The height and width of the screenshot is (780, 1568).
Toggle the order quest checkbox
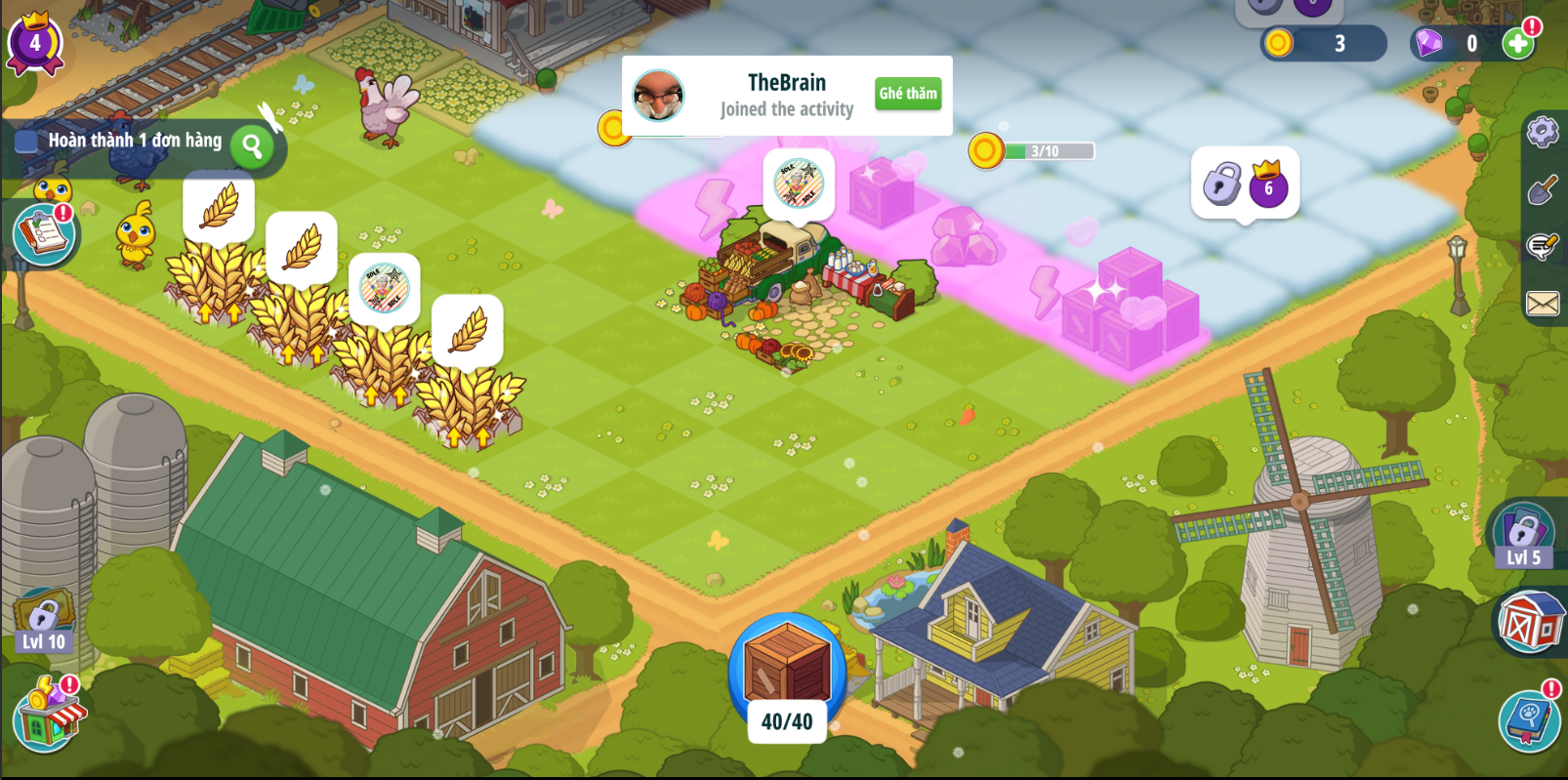(x=26, y=142)
